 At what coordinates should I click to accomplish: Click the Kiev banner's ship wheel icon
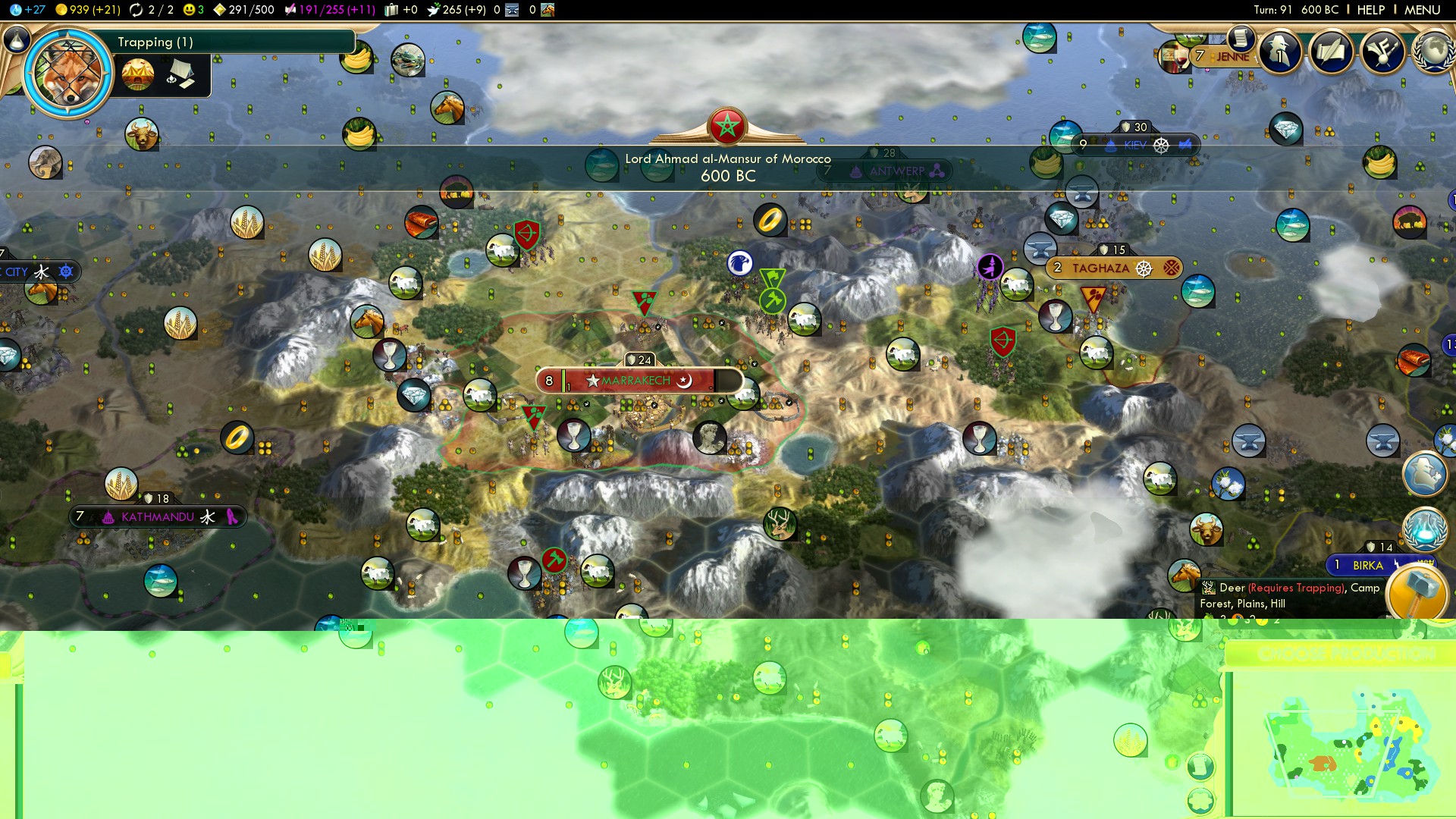(x=1160, y=145)
